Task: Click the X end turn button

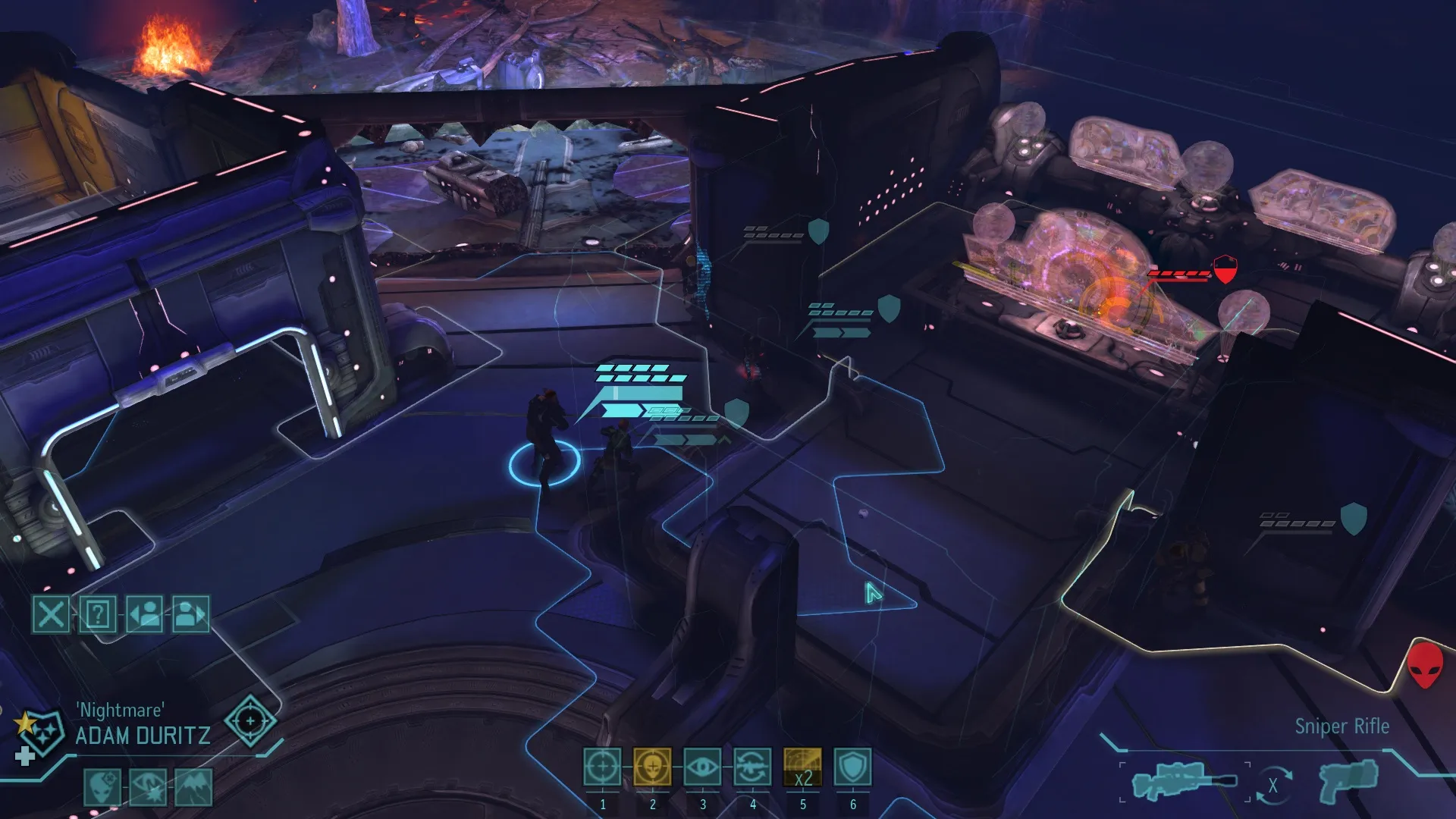Action: [x=51, y=613]
